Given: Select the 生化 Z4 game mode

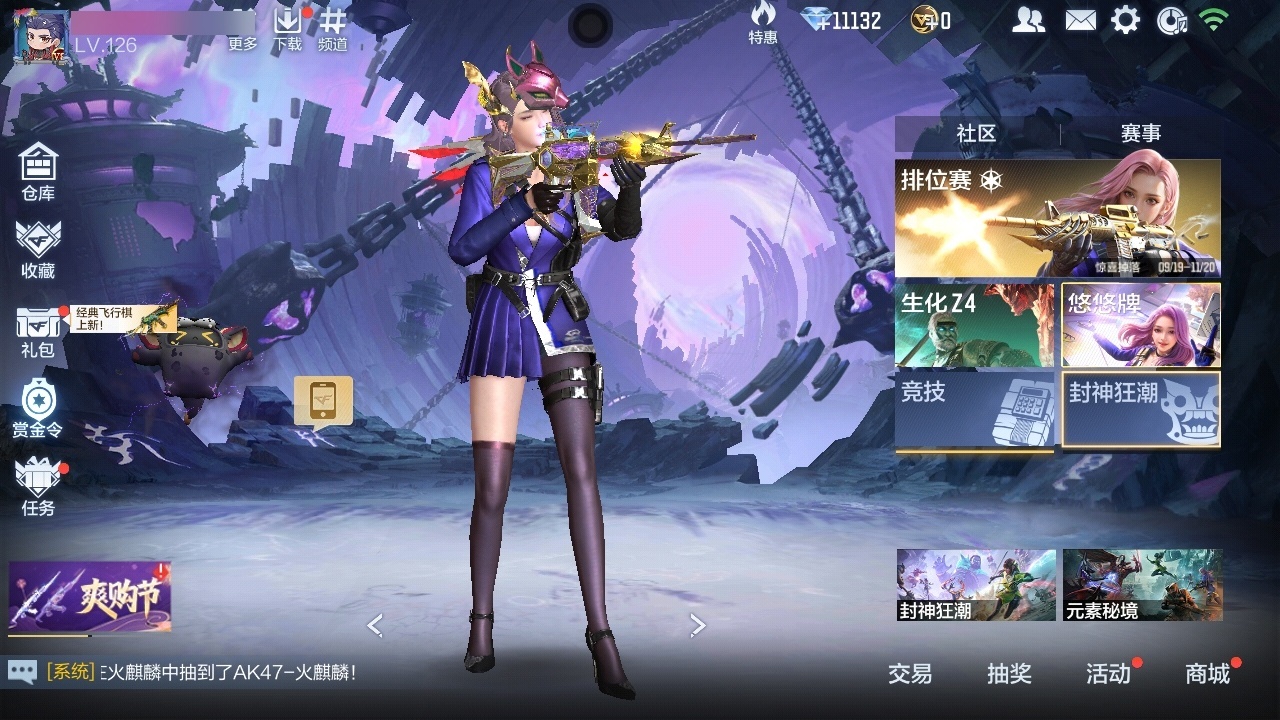Looking at the screenshot, I should pos(974,325).
